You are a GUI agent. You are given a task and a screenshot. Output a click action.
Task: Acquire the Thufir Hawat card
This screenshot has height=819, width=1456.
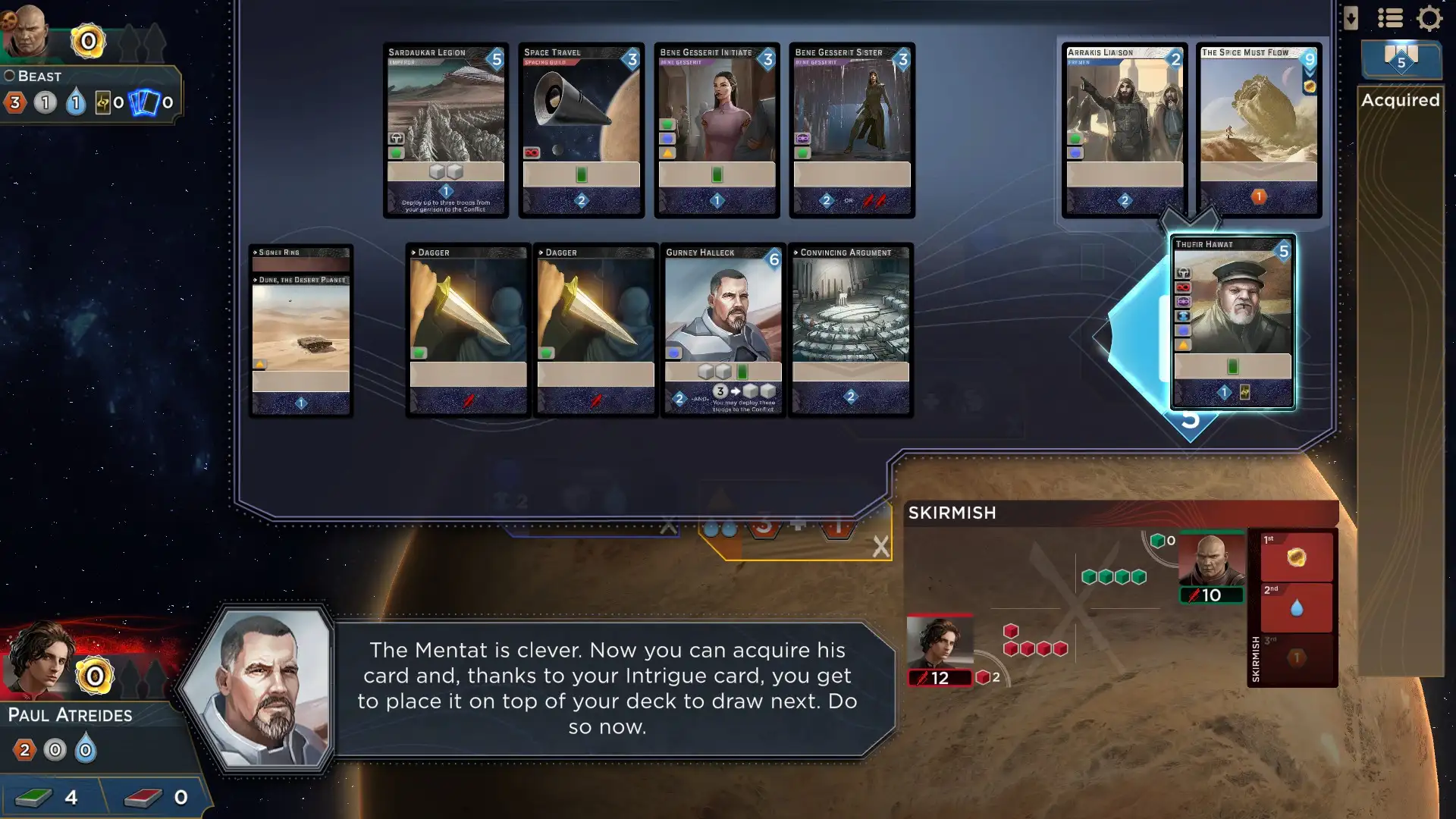click(1232, 322)
